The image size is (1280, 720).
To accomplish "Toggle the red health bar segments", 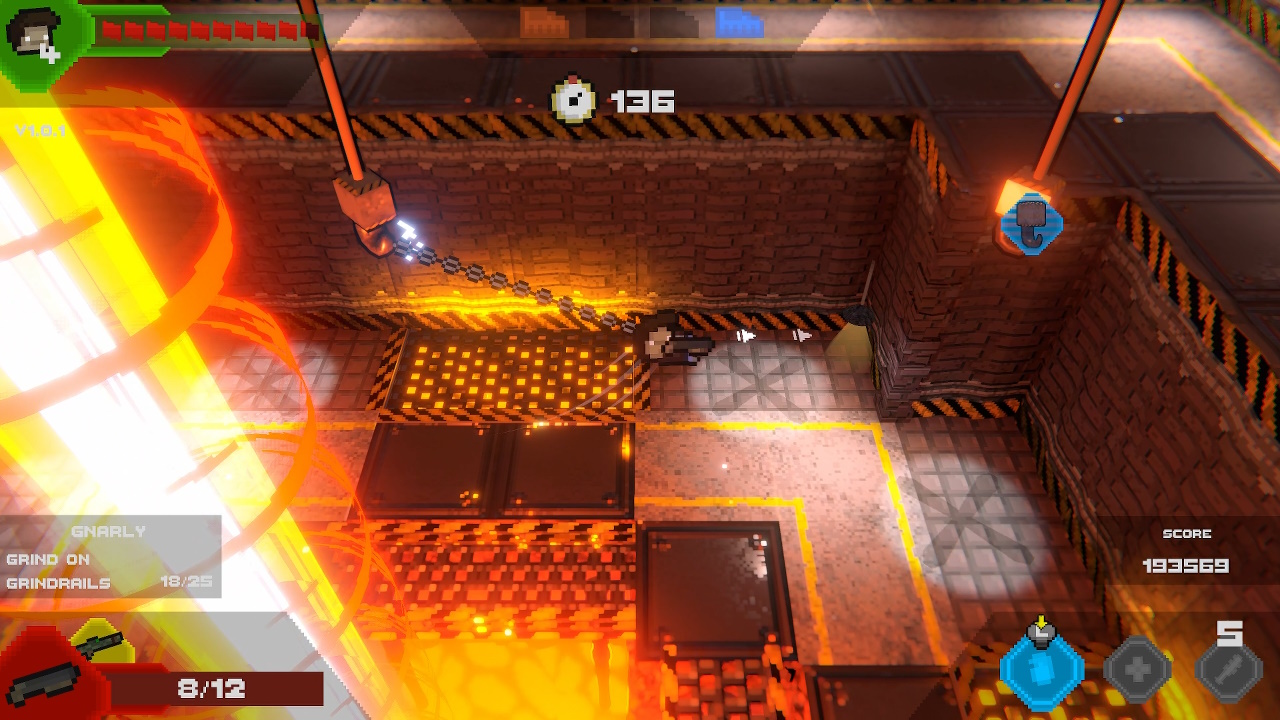I will pos(200,30).
